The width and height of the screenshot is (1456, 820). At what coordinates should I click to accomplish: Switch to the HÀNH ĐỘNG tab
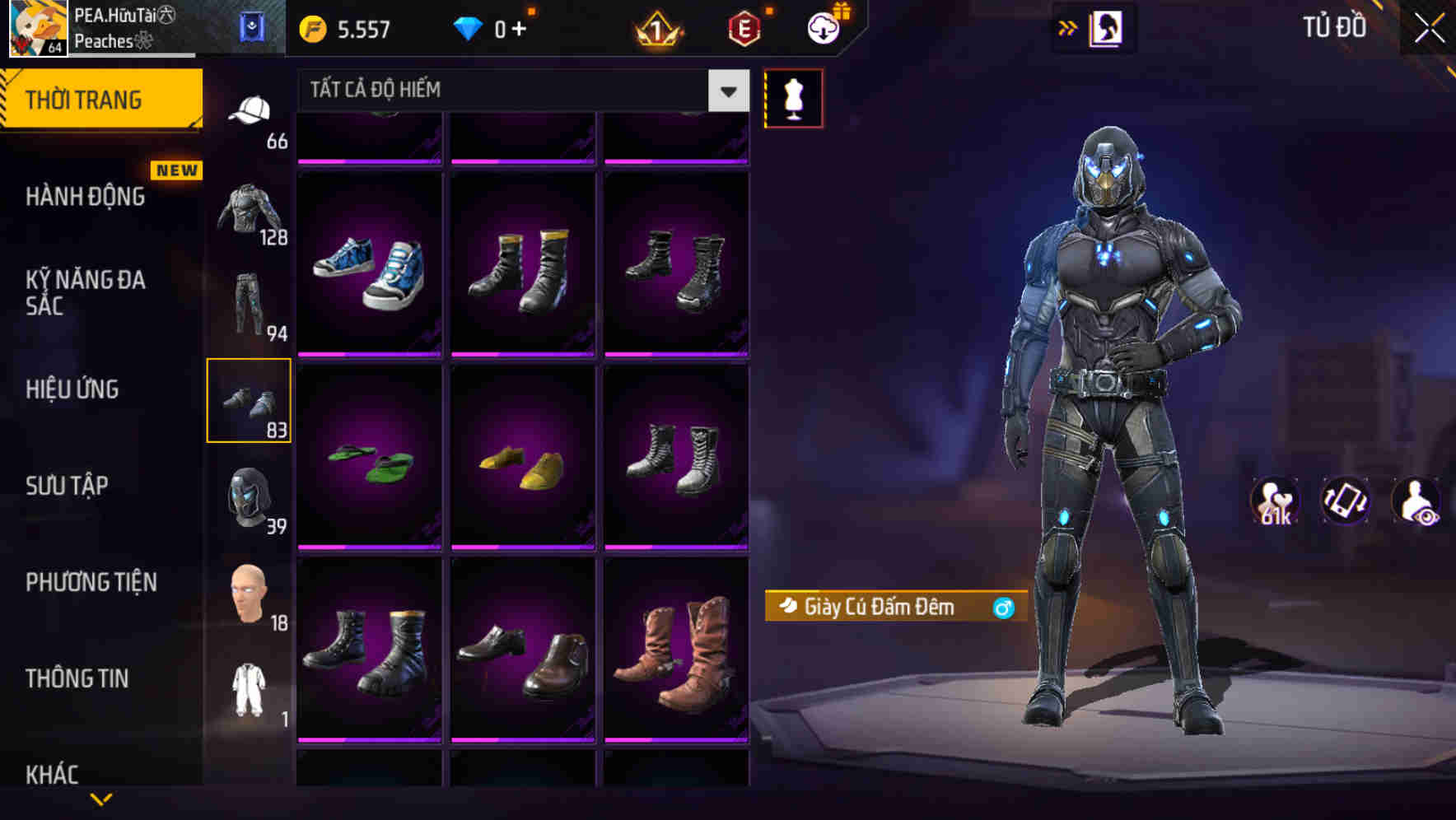coord(86,196)
